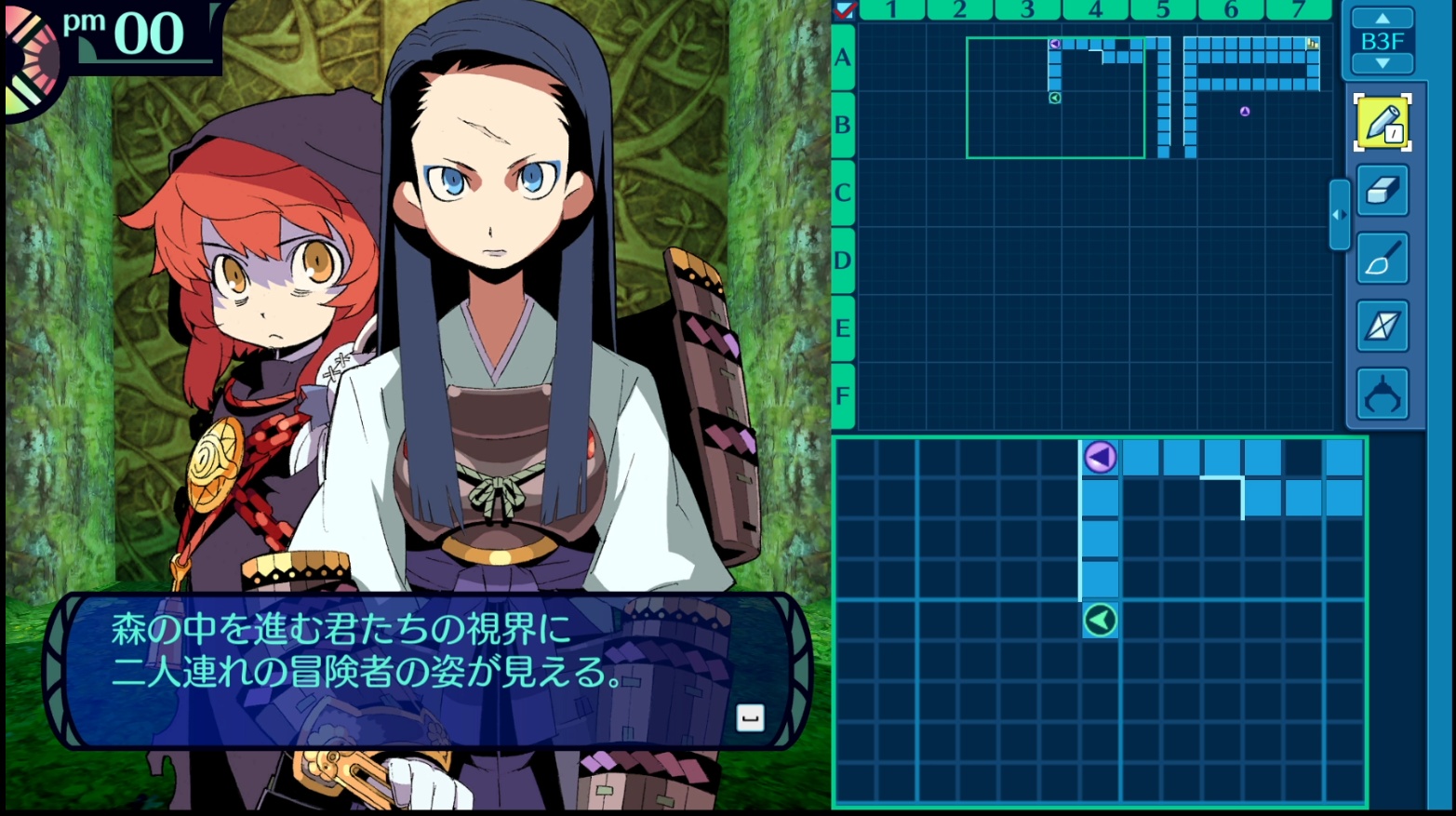This screenshot has height=816, width=1456.
Task: Click the lone purple marker on the overview map
Action: (1245, 112)
